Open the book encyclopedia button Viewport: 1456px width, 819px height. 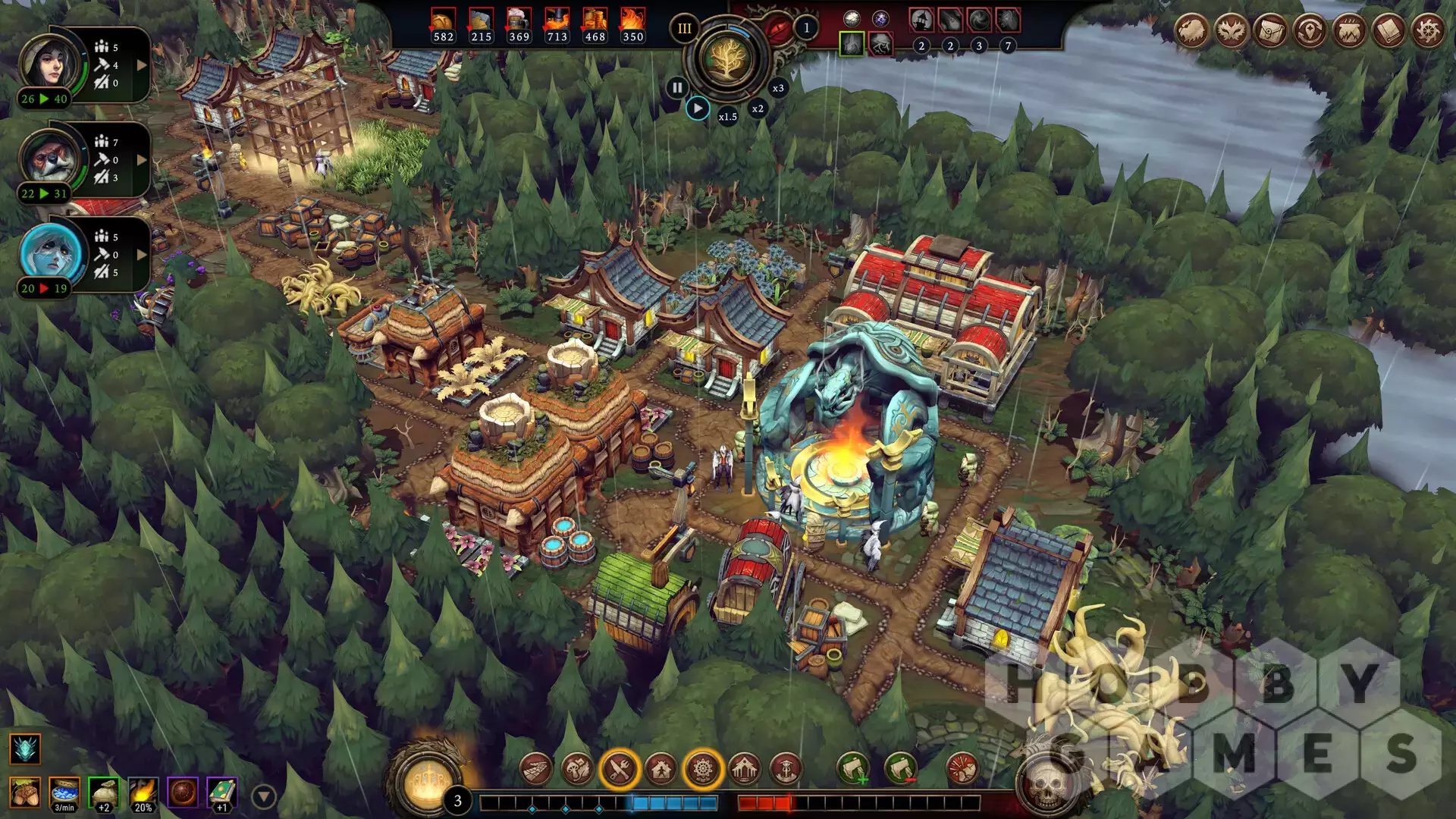point(1389,32)
